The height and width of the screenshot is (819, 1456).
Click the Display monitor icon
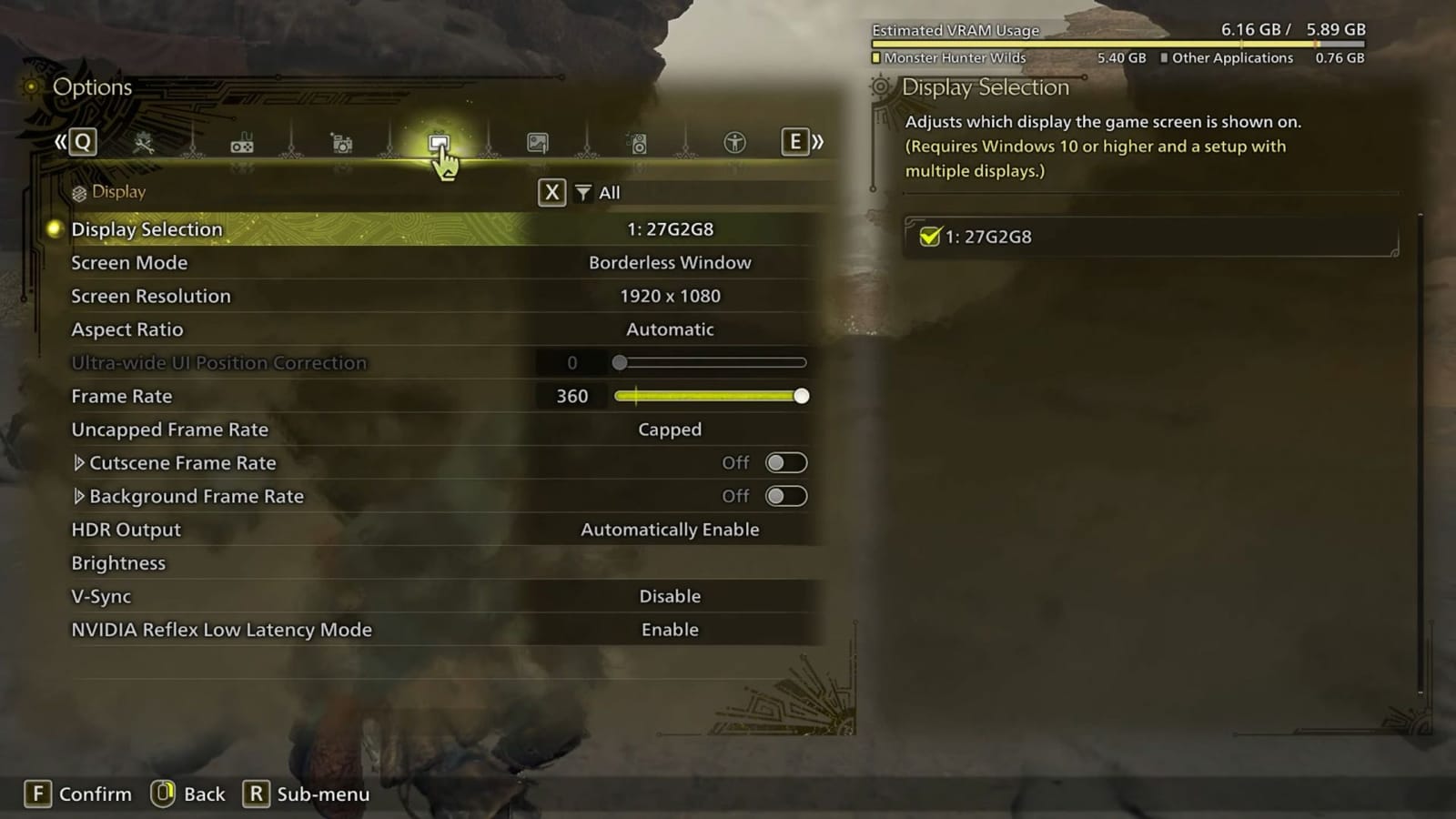click(440, 143)
